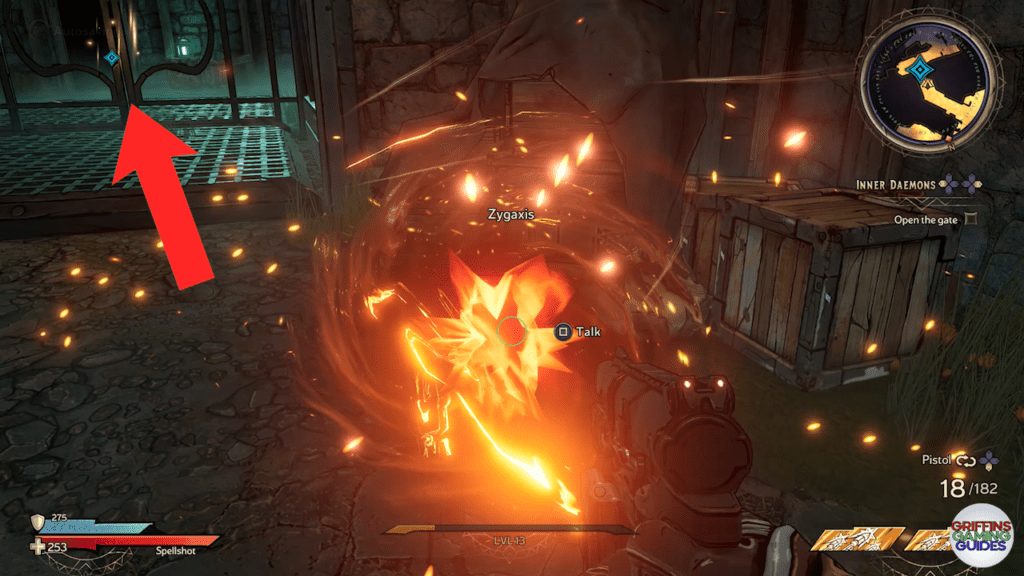The height and width of the screenshot is (576, 1024).
Task: Tick the Open the gate objective checkbox
Action: click(x=969, y=218)
